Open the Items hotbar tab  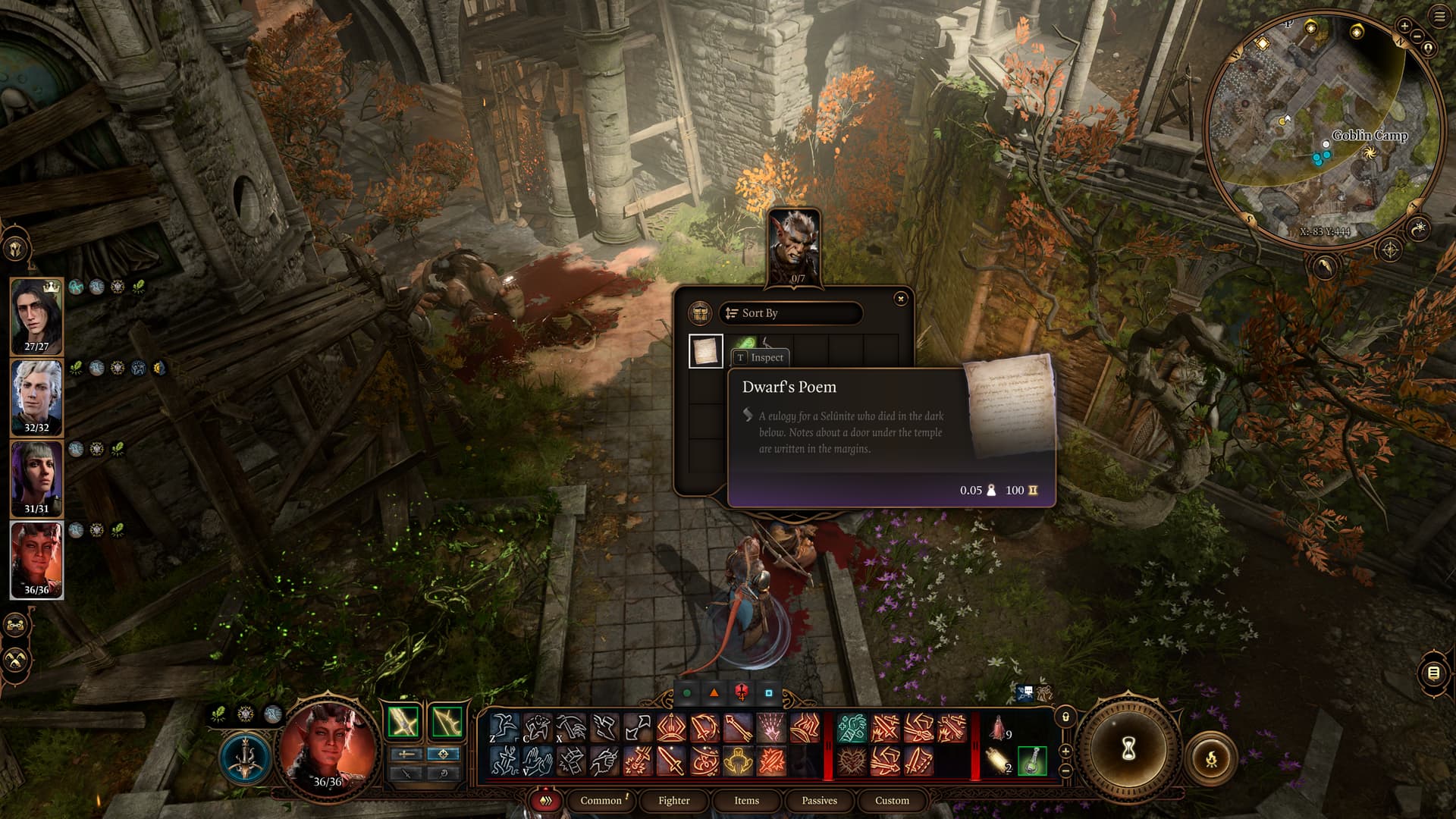point(746,801)
